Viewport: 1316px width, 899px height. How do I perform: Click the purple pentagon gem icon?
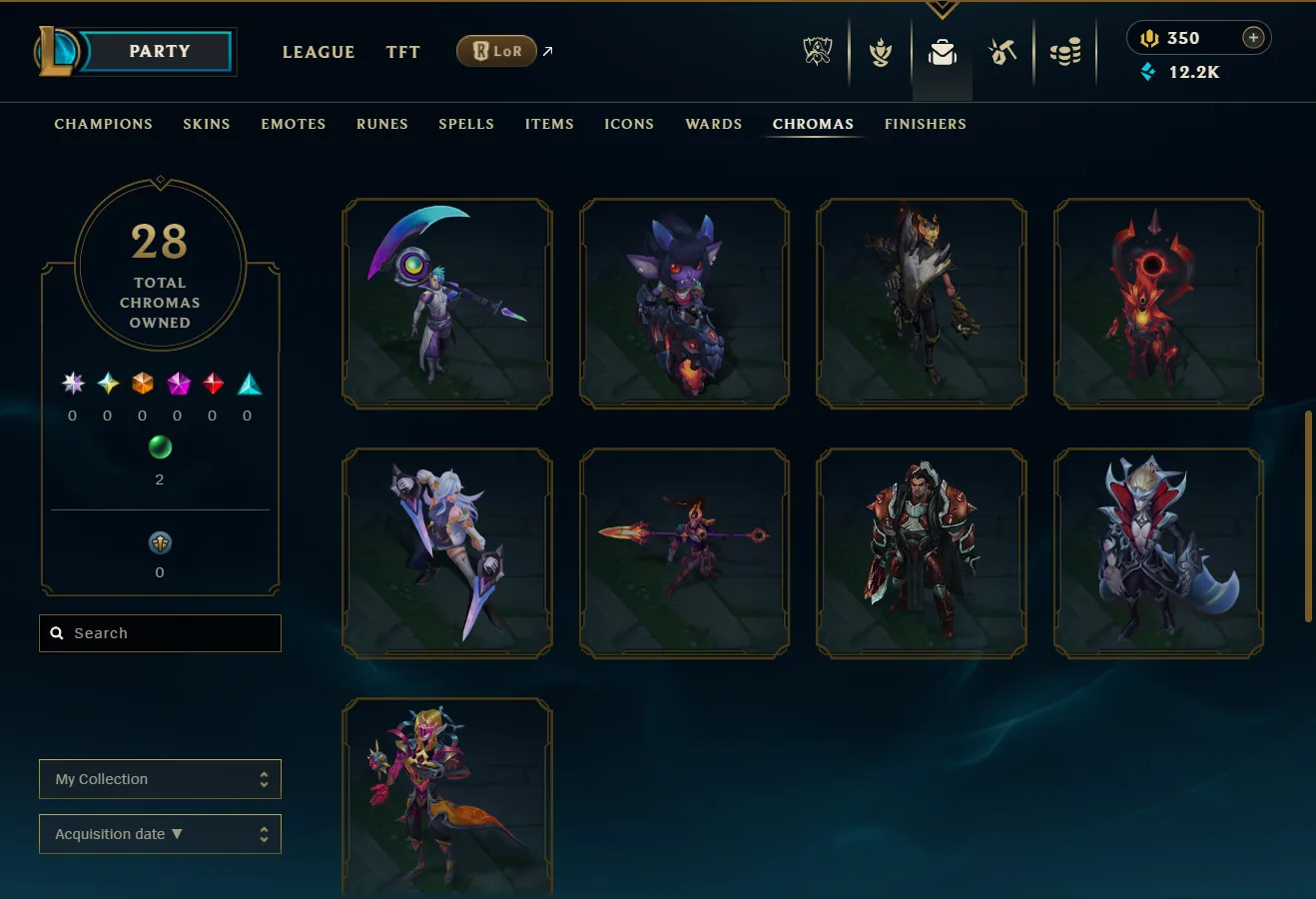pos(177,384)
